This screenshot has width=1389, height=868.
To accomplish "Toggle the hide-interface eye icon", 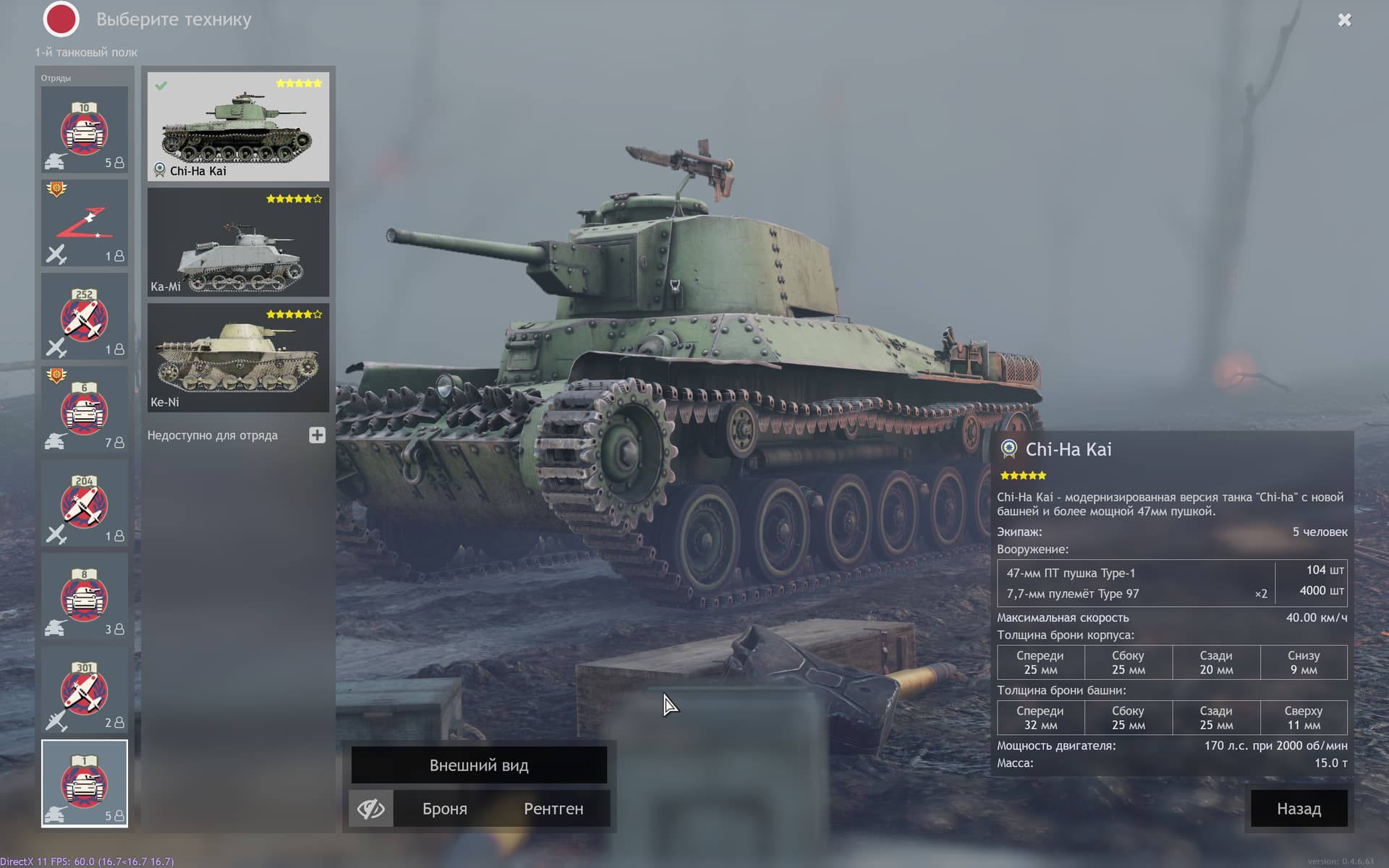I will coord(370,809).
